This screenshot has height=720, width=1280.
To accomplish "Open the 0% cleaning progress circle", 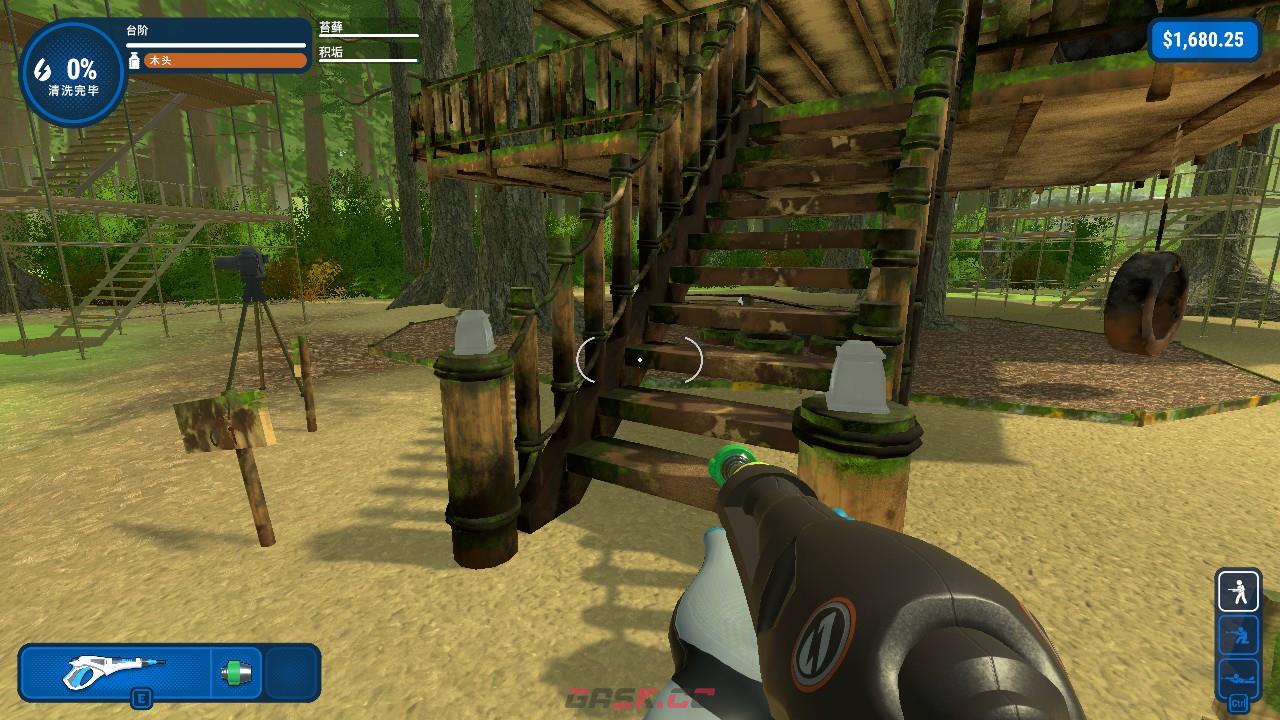I will (x=72, y=74).
